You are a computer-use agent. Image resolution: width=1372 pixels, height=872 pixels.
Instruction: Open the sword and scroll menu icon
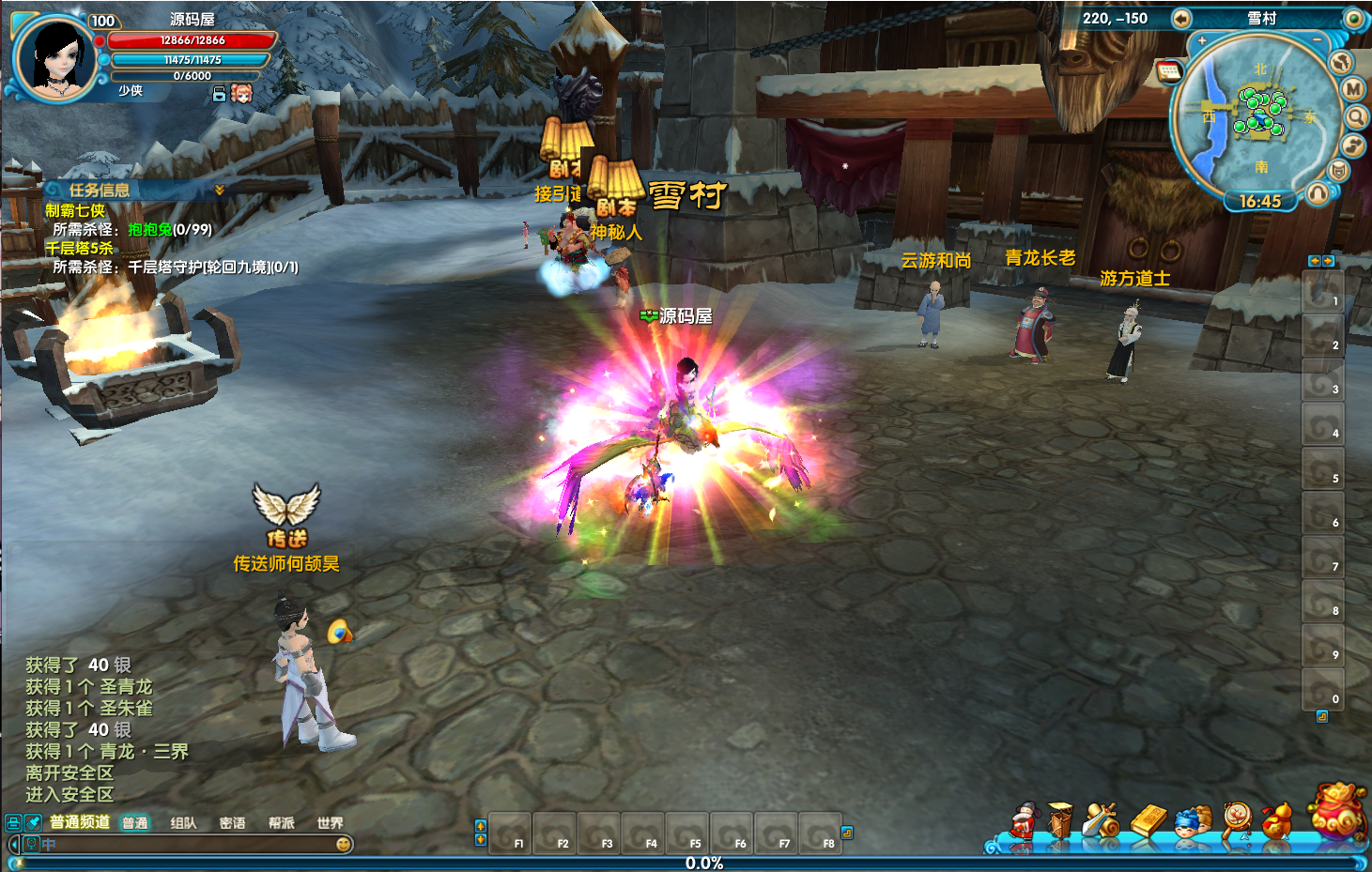click(1101, 820)
